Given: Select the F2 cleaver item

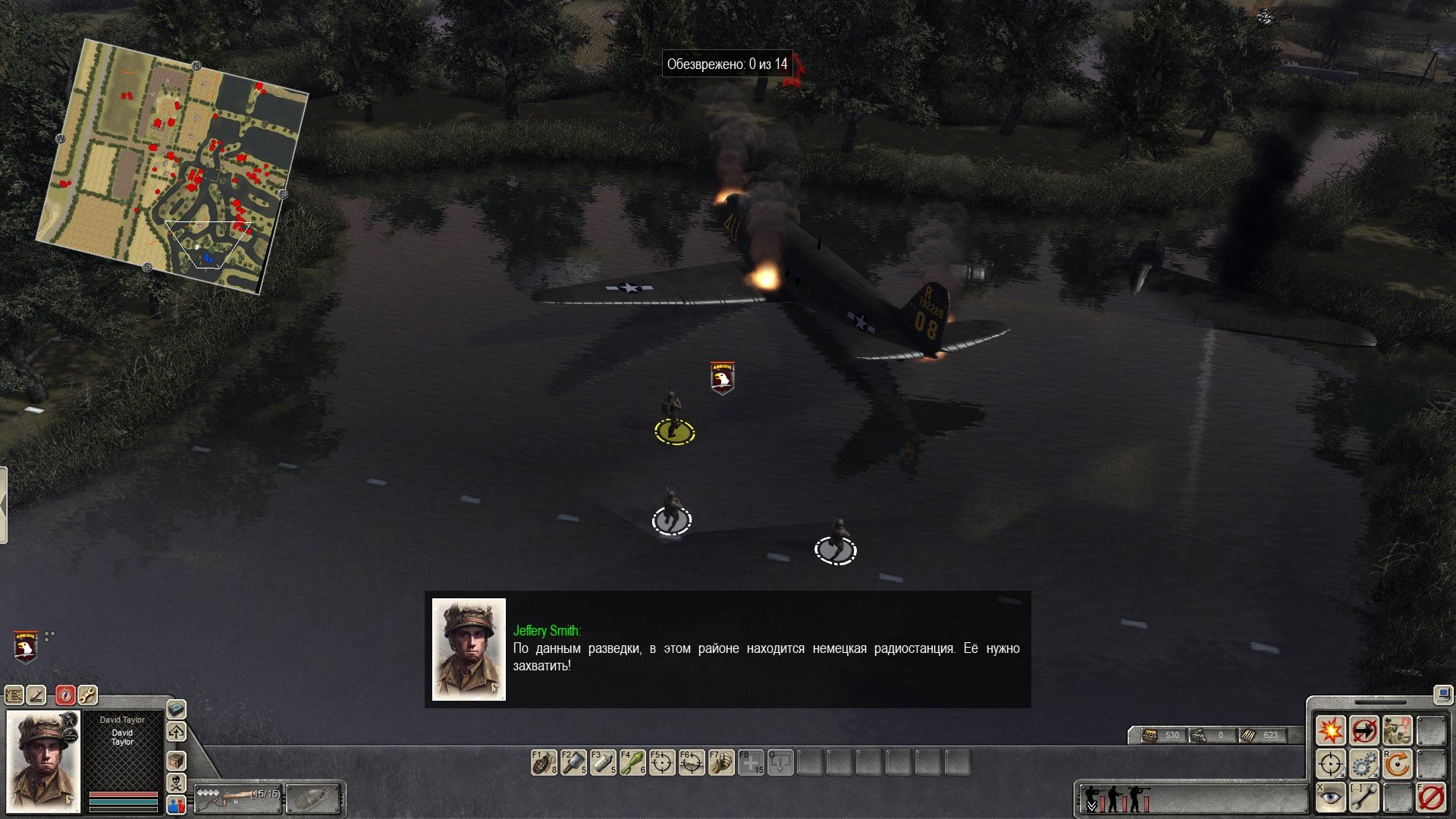Looking at the screenshot, I should [573, 762].
